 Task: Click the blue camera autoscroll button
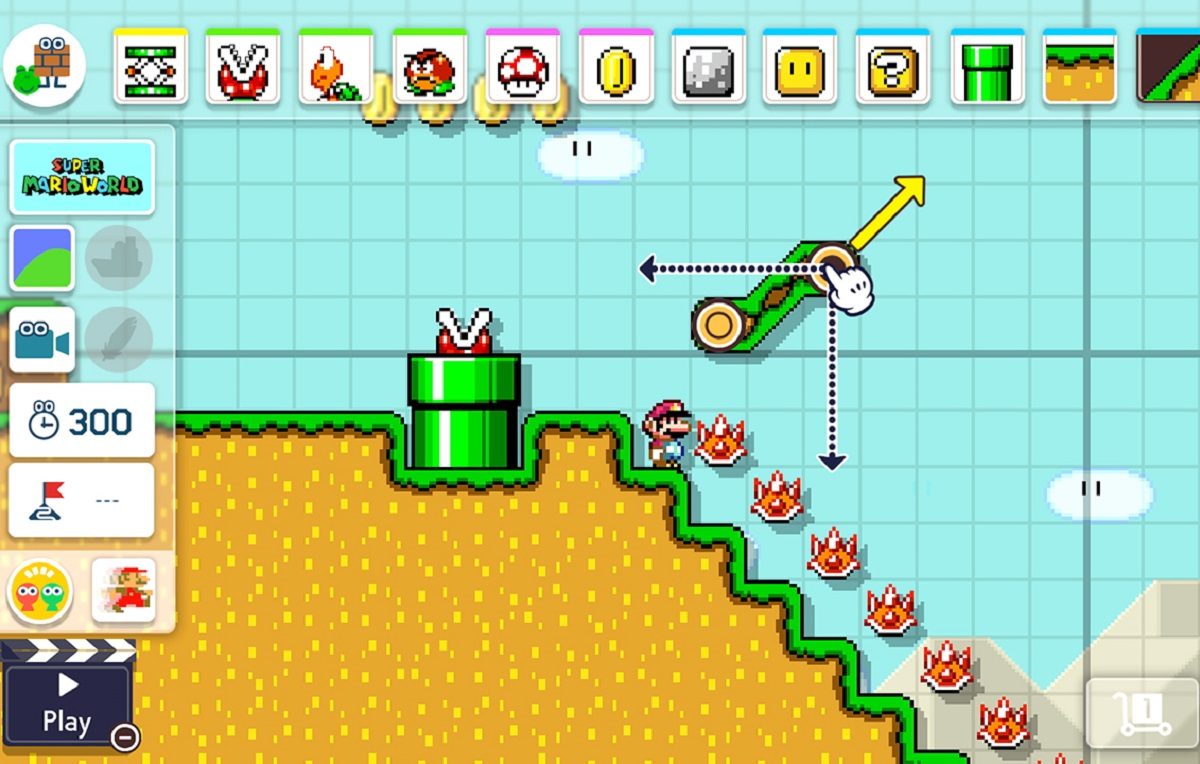click(42, 340)
